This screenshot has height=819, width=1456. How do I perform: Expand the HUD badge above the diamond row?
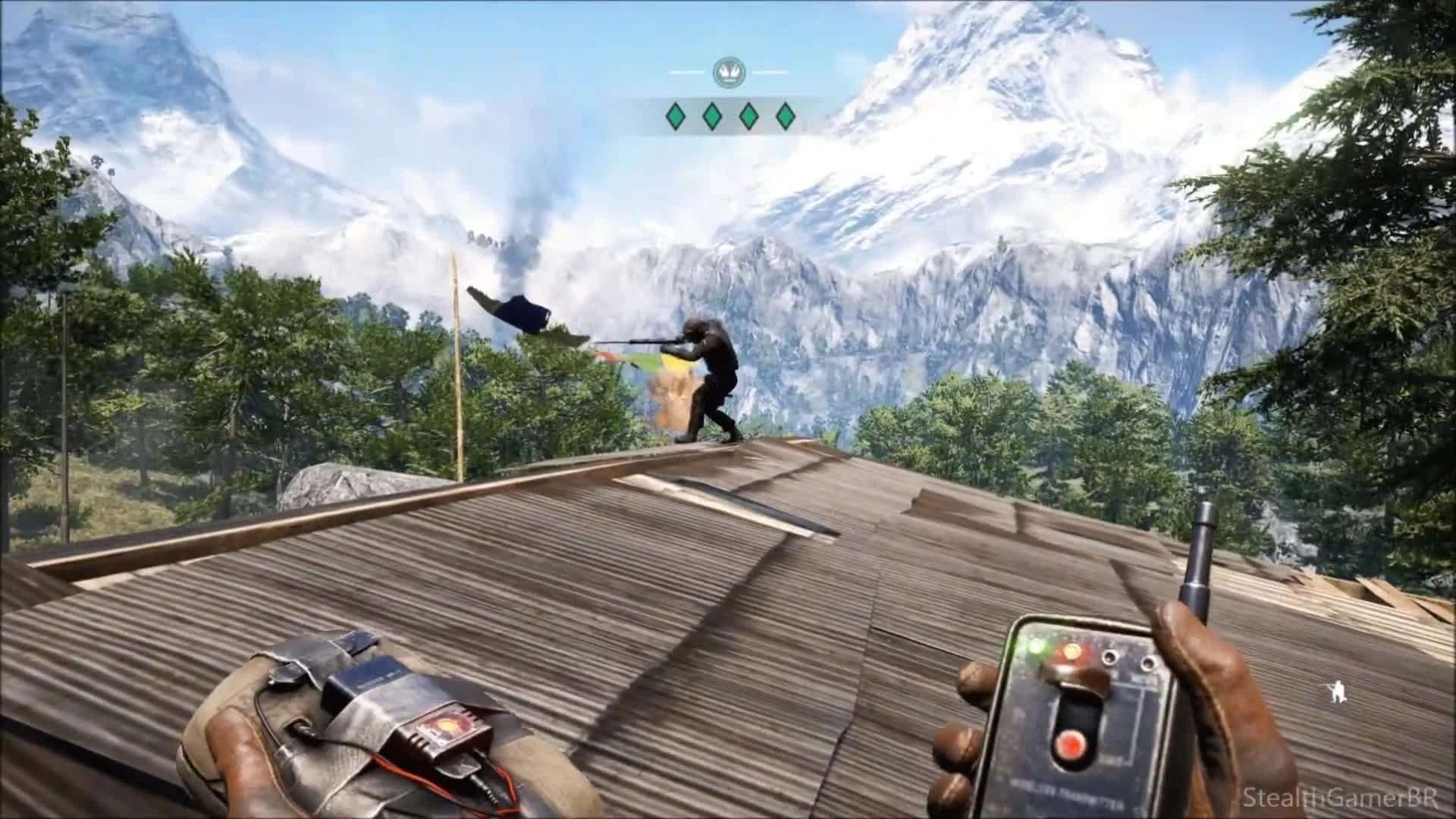point(730,72)
